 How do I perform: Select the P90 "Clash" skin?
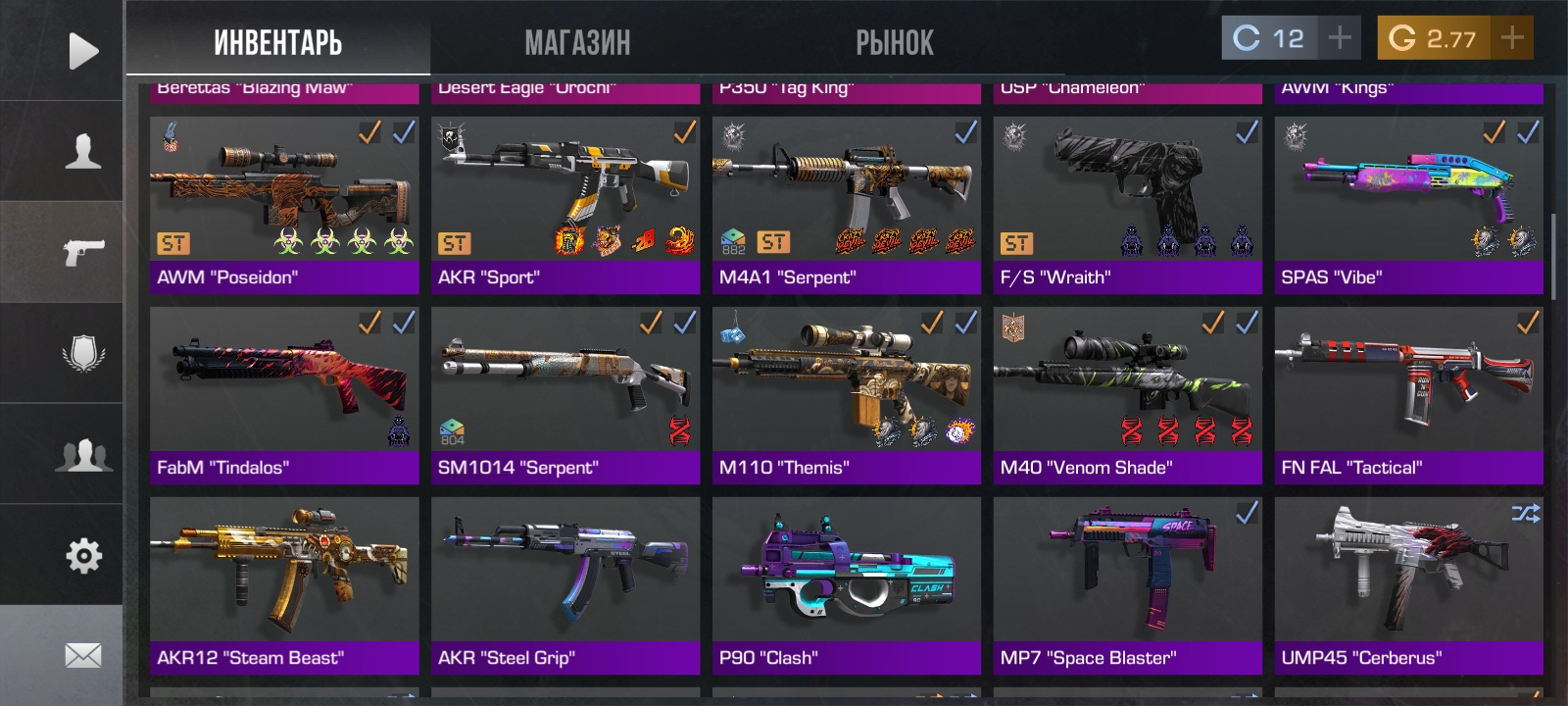847,585
